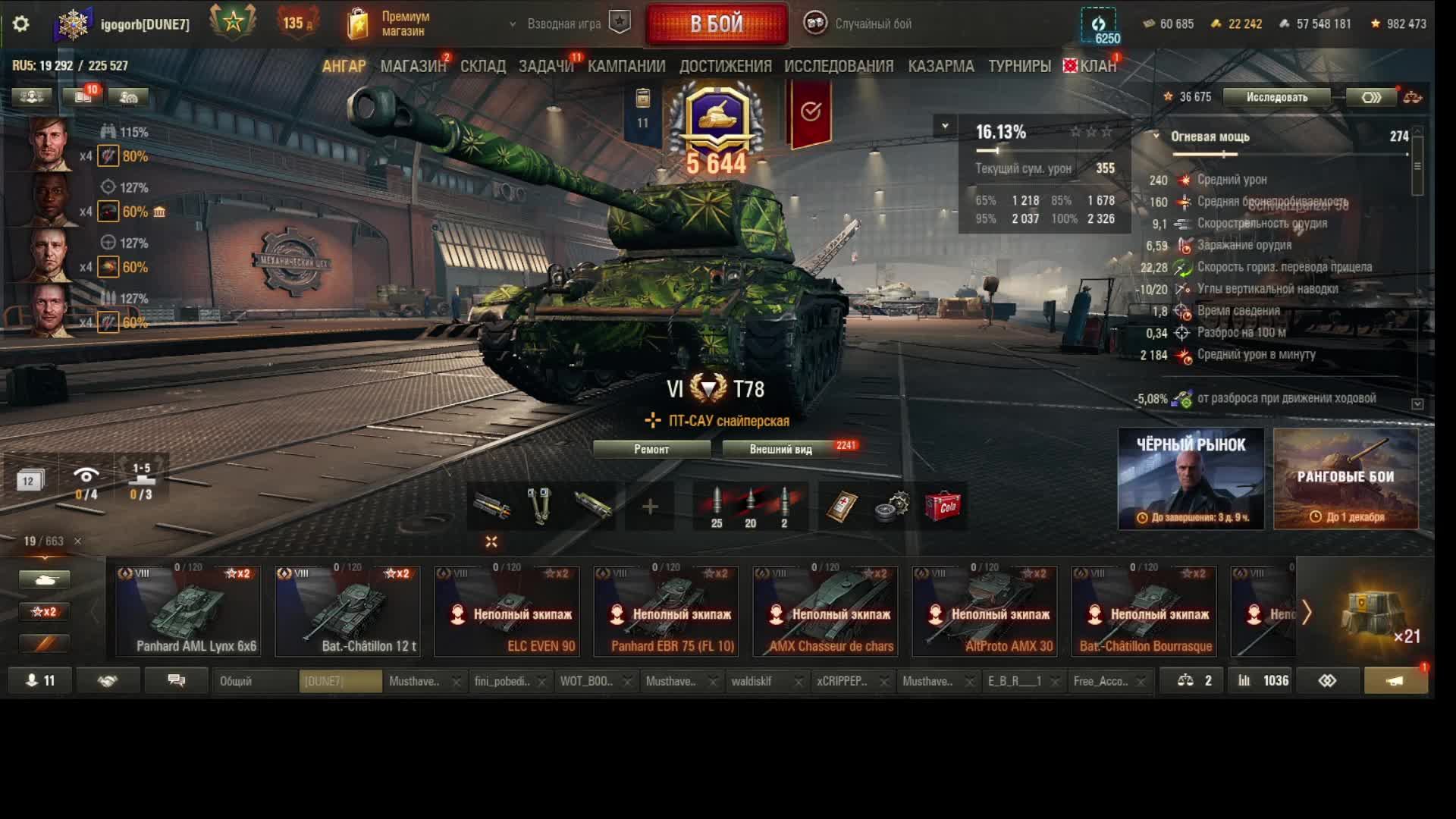1456x819 pixels.
Task: Click the Исследовать button
Action: (1276, 97)
